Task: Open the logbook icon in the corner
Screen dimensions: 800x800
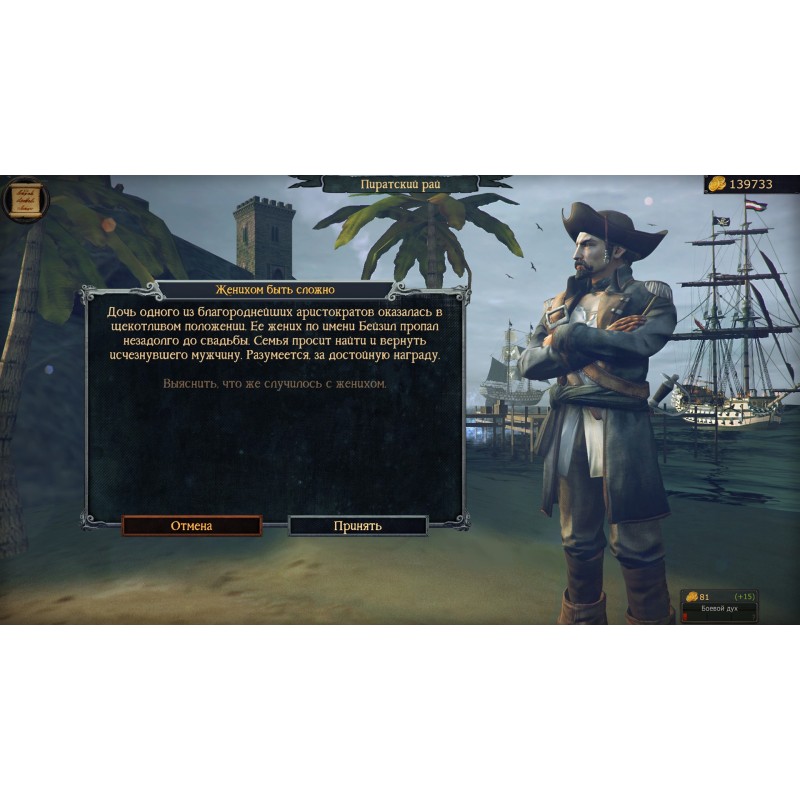Action: click(x=21, y=198)
